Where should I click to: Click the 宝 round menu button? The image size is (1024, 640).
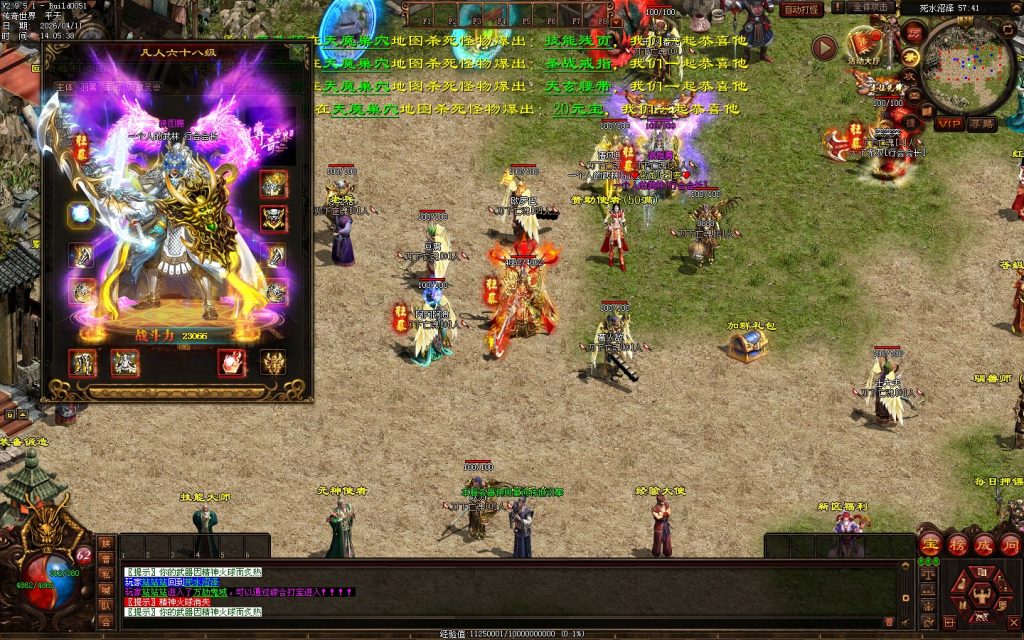point(930,544)
